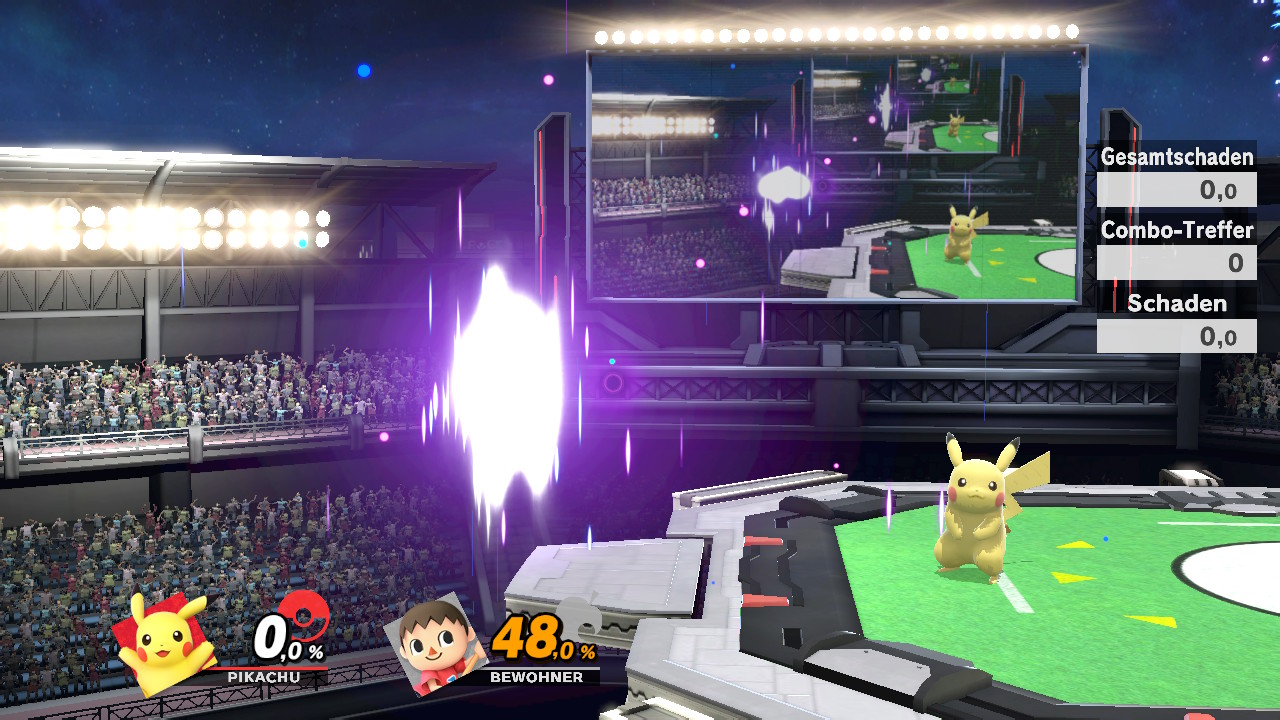Select Pikachu's fighter portrait in the HUD

(x=165, y=643)
